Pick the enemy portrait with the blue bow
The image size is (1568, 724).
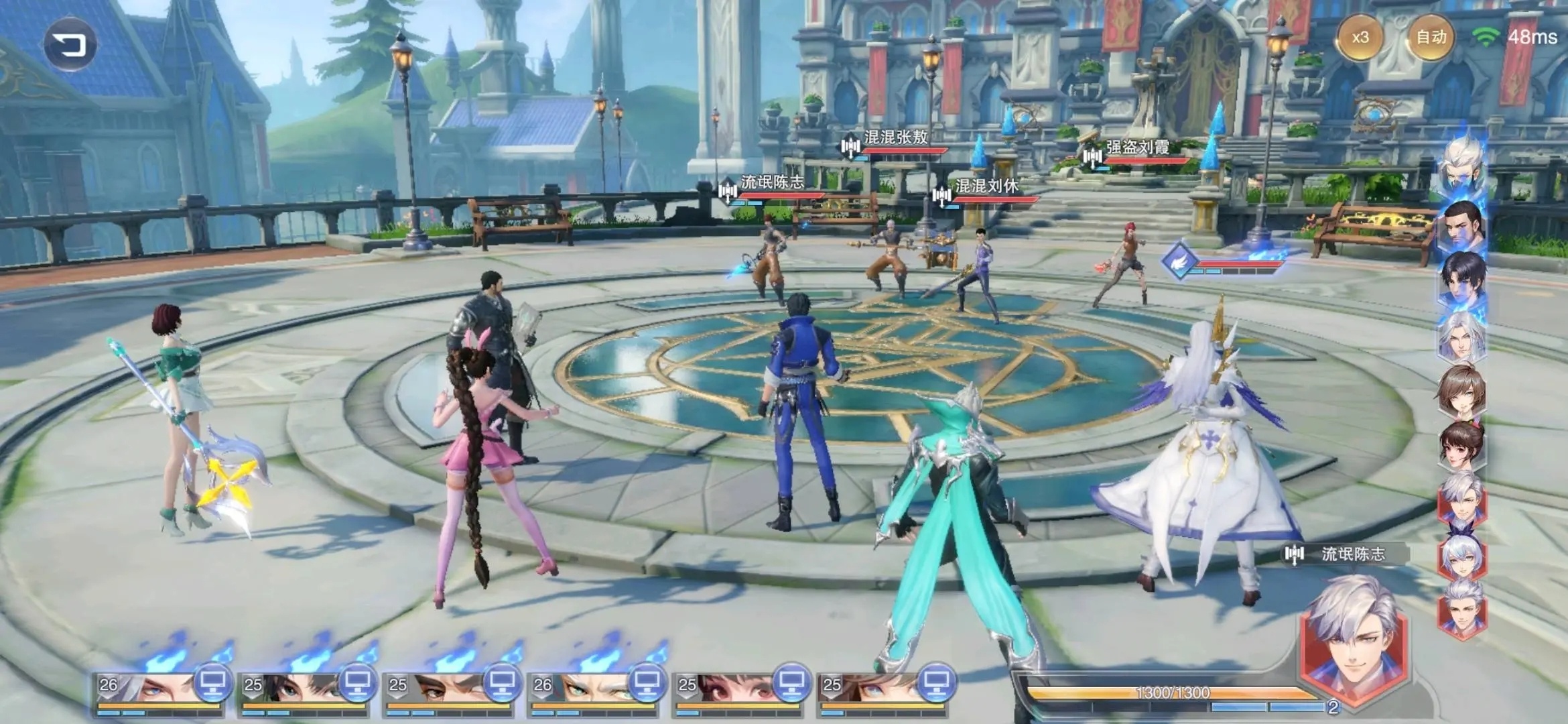click(1462, 556)
